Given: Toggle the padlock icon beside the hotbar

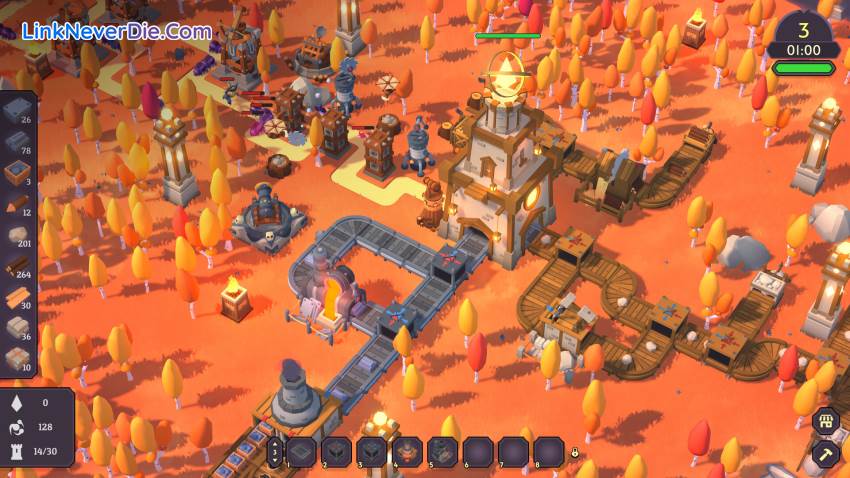Looking at the screenshot, I should click(576, 453).
